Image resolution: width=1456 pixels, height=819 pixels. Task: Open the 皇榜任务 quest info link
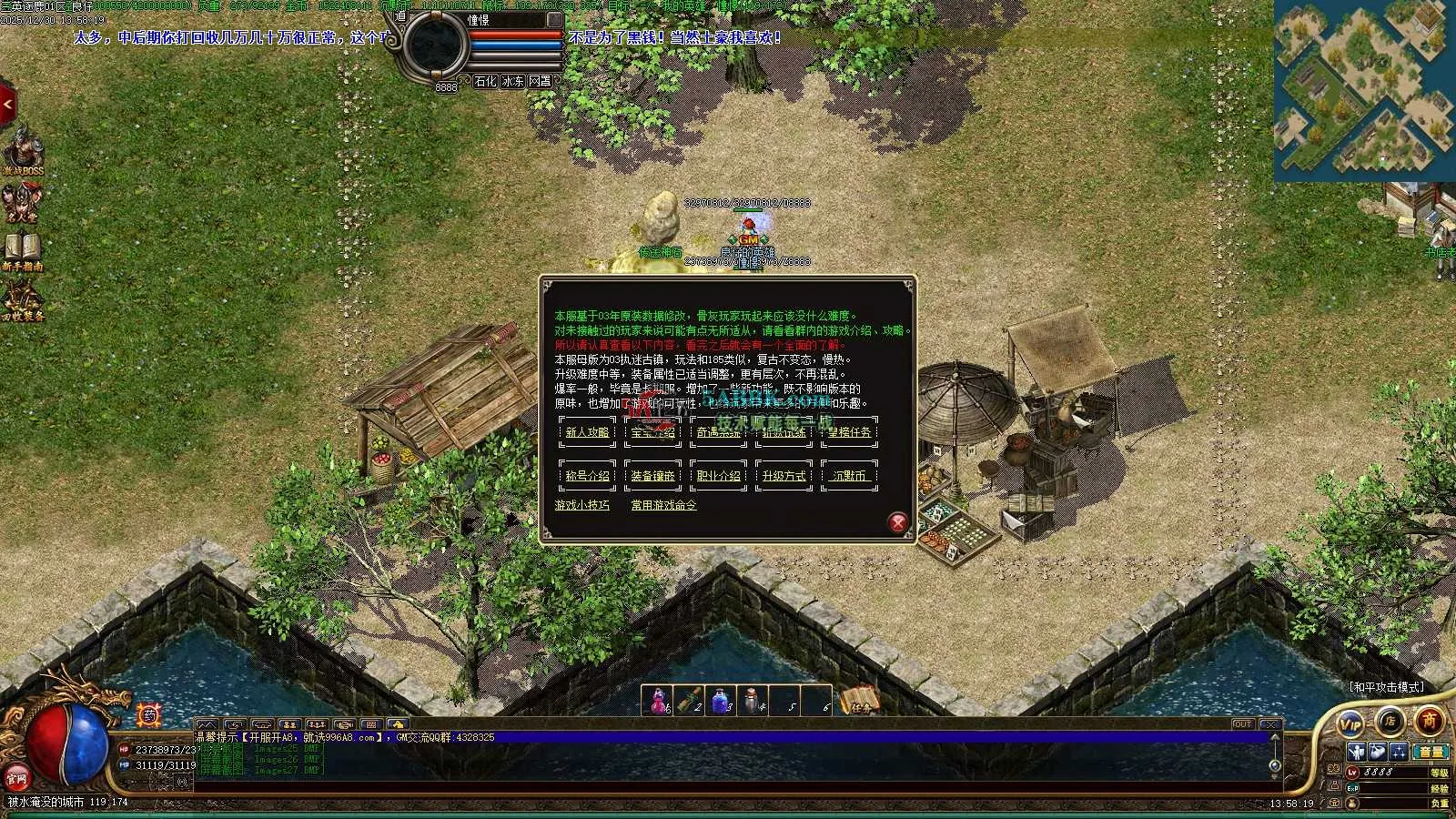pos(849,433)
